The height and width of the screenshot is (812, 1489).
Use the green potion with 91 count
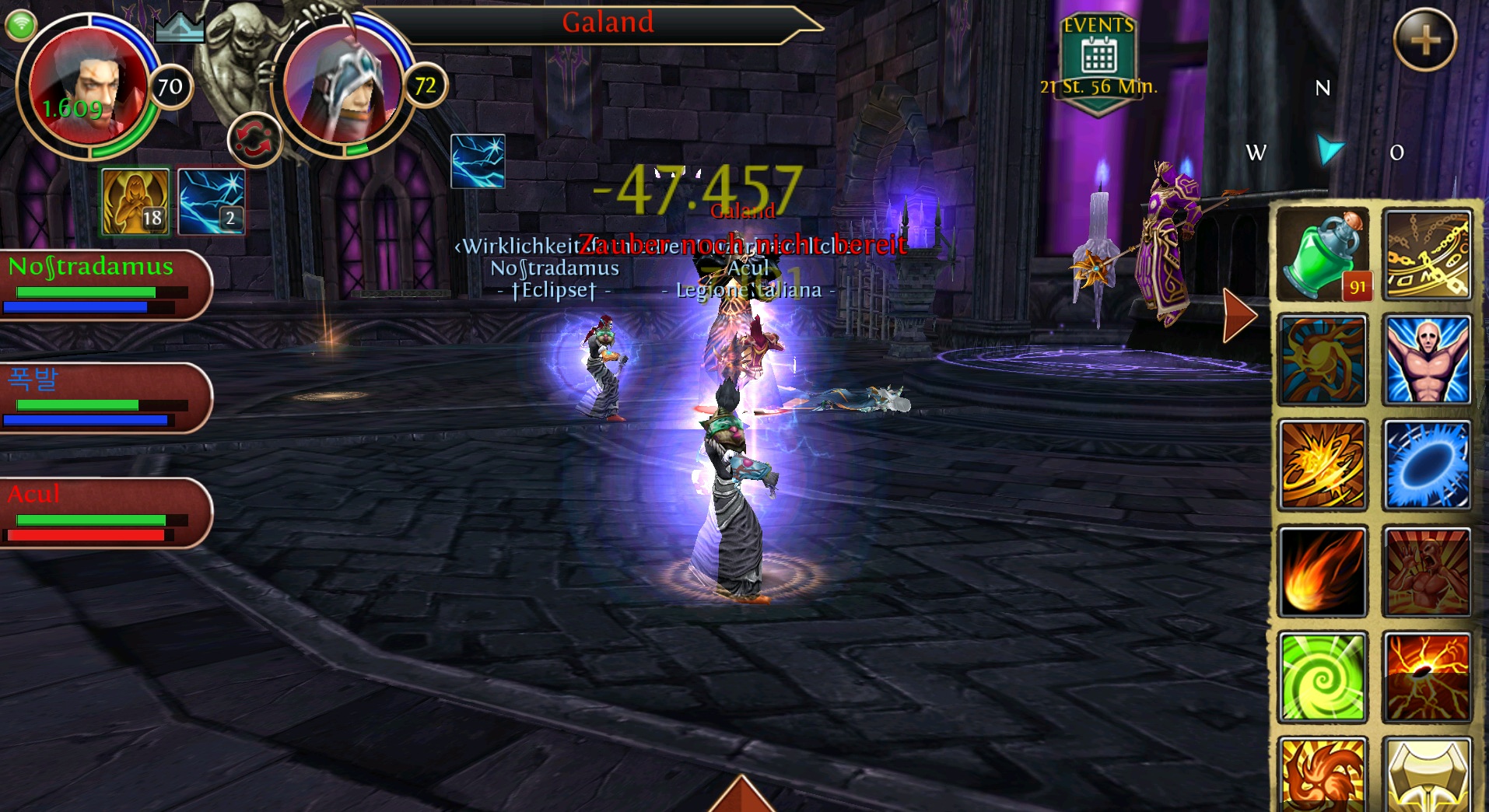(x=1323, y=254)
